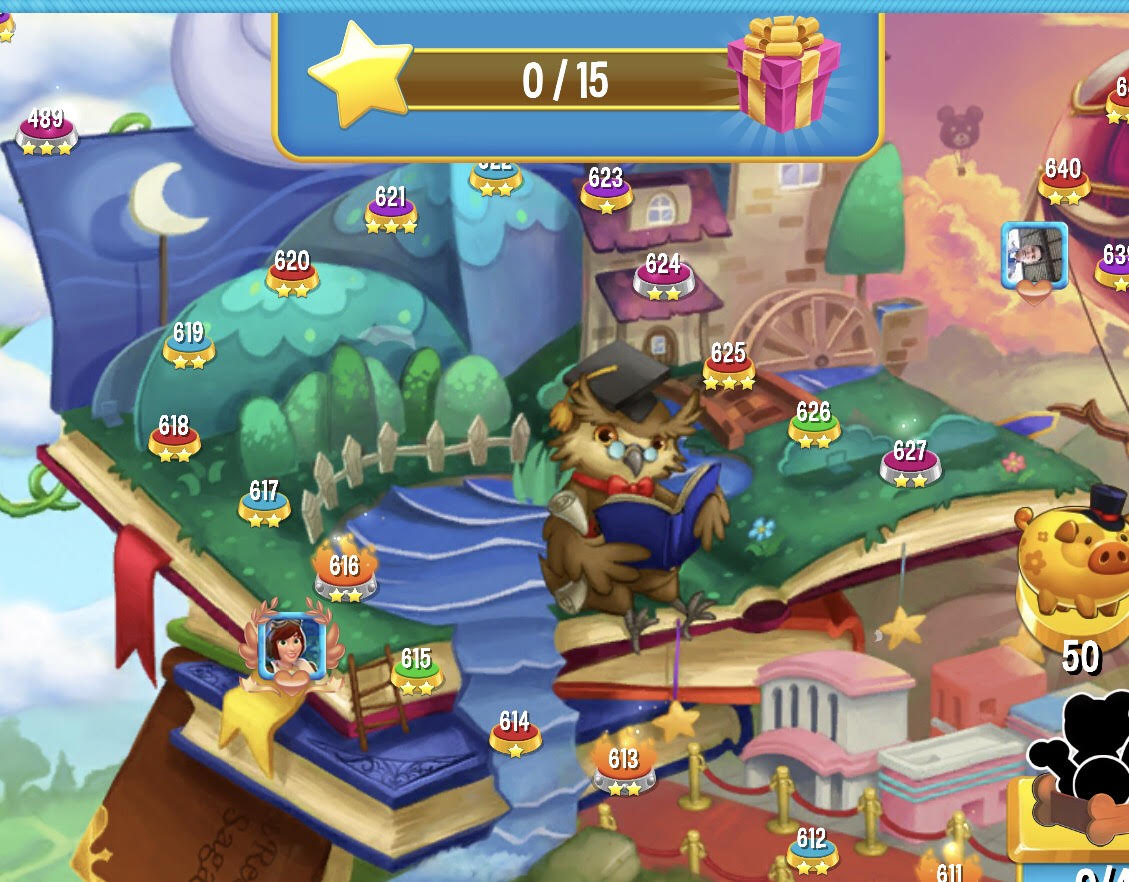Screen dimensions: 1129x882
Task: View the friend avatar with orange heart
Action: click(1035, 256)
